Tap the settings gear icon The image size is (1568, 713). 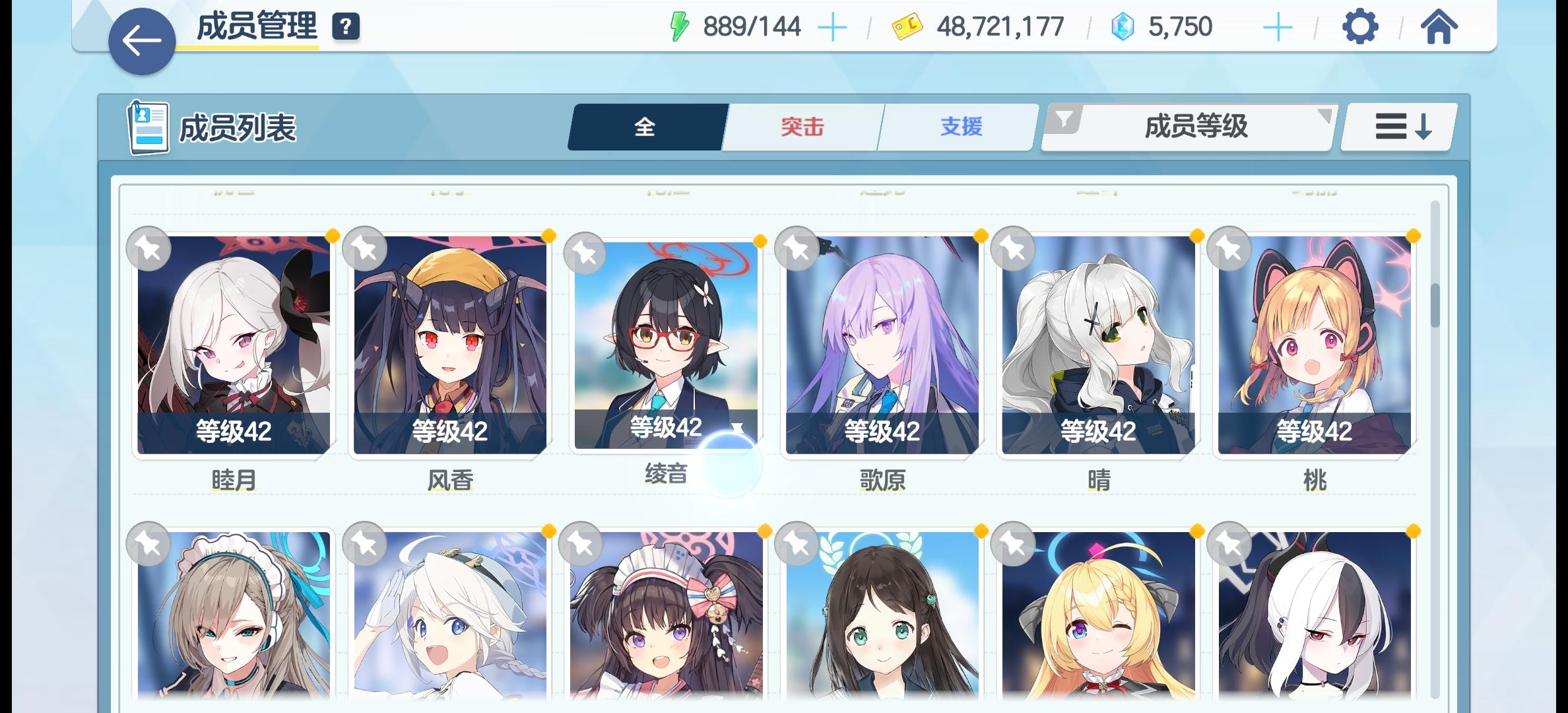[x=1359, y=27]
